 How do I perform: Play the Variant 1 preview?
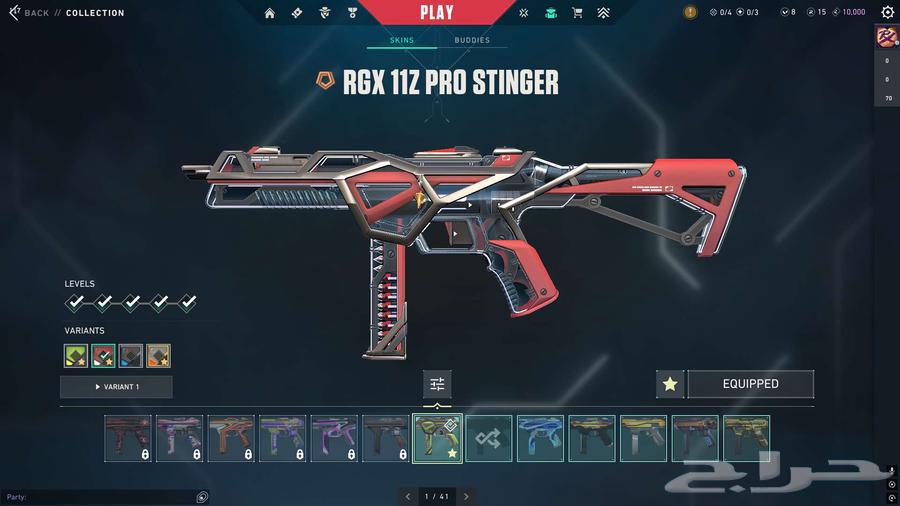(116, 387)
